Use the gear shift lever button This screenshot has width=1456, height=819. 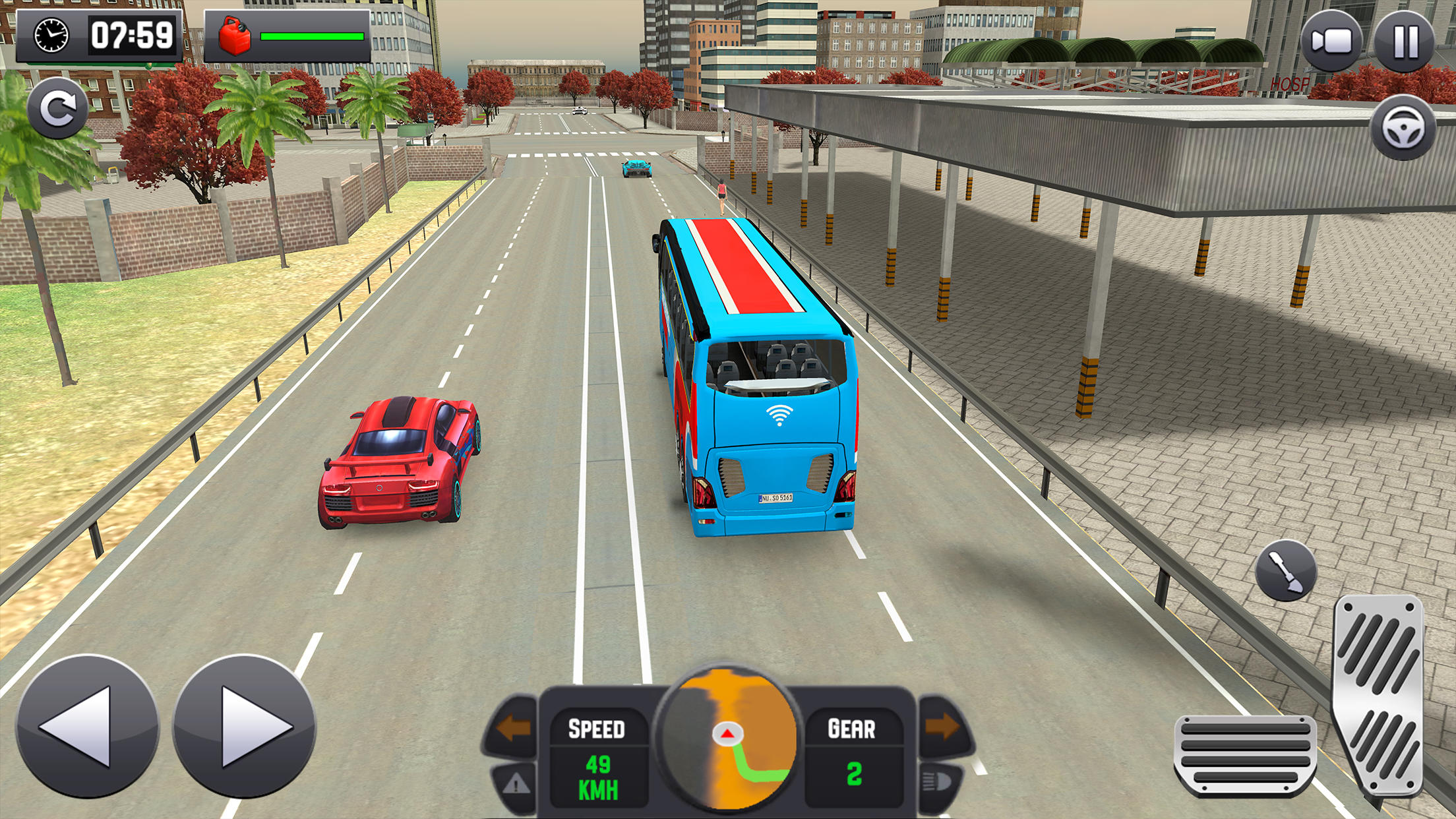(1285, 571)
